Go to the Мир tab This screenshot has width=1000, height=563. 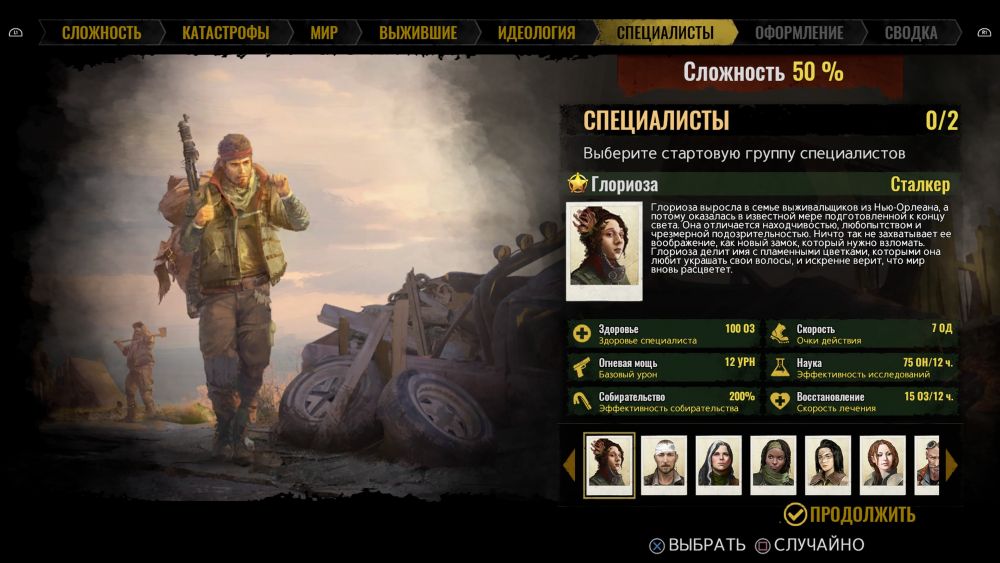click(x=324, y=33)
